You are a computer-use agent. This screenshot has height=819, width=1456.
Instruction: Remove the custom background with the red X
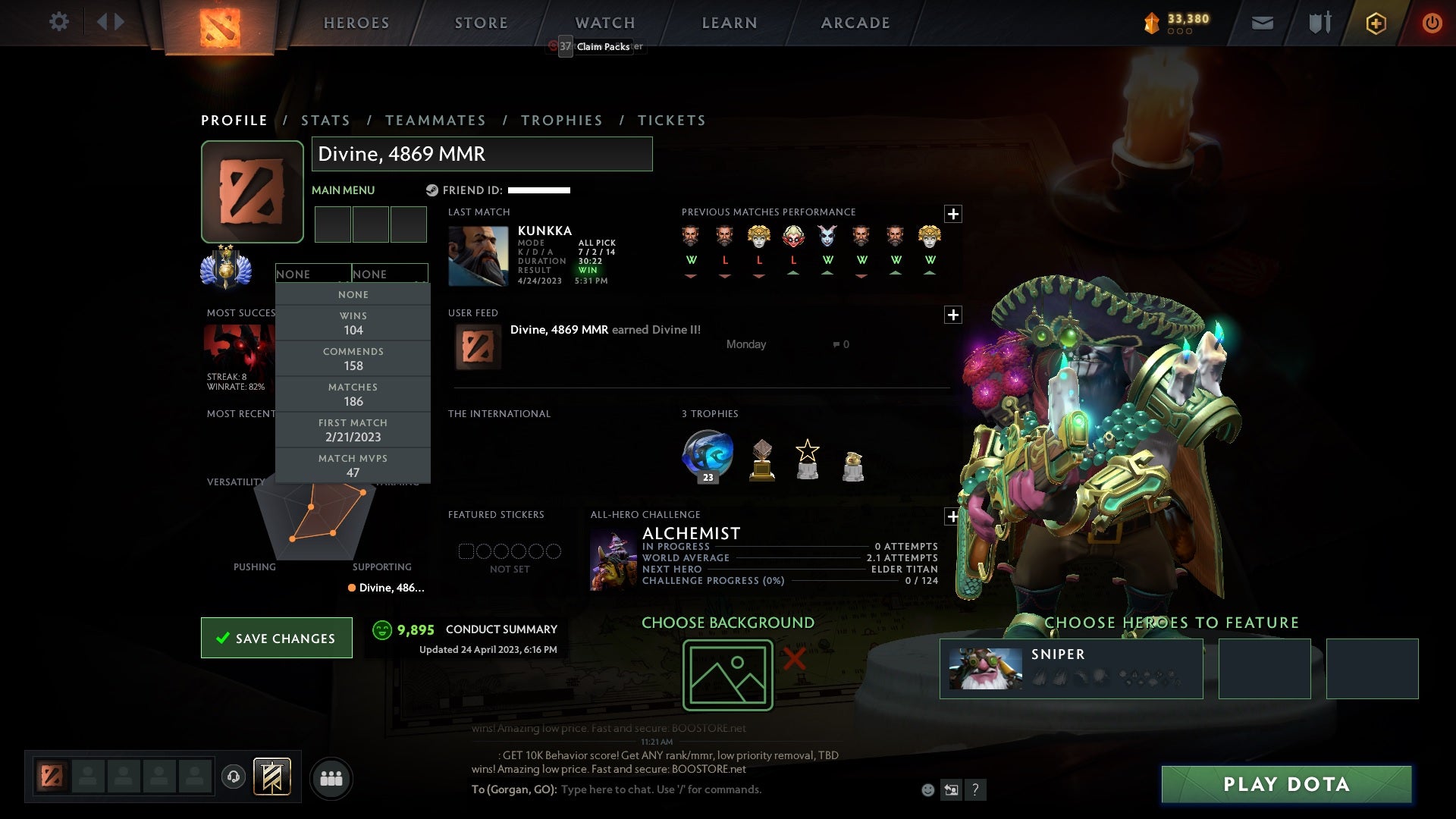[x=793, y=660]
